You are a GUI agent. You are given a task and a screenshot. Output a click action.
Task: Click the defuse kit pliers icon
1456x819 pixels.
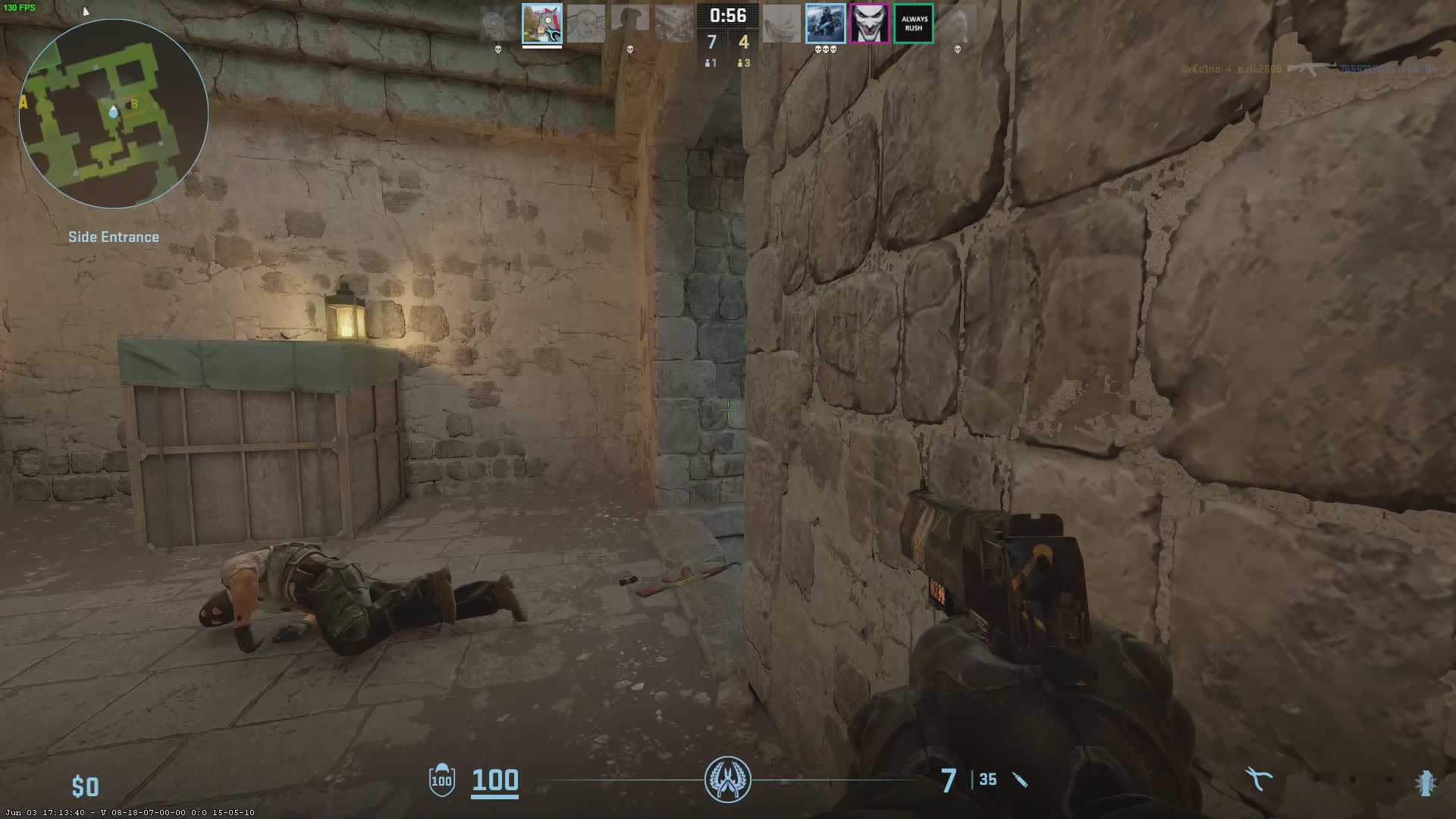click(1259, 779)
